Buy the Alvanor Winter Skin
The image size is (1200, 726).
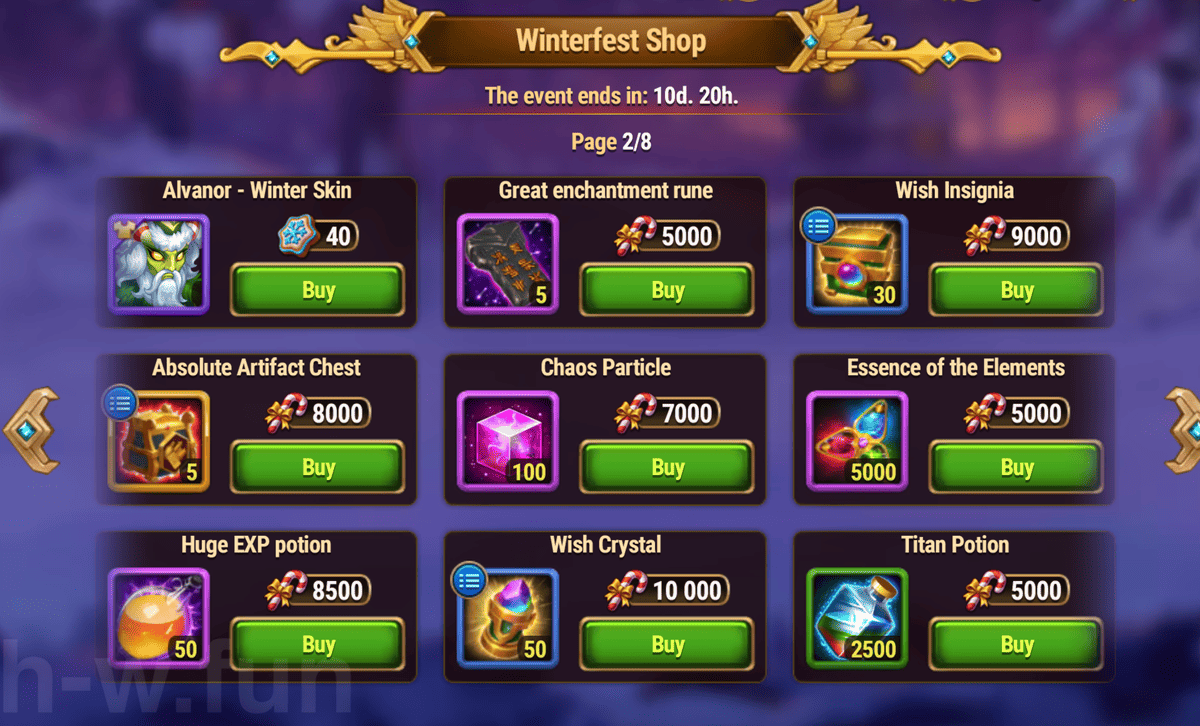coord(318,291)
